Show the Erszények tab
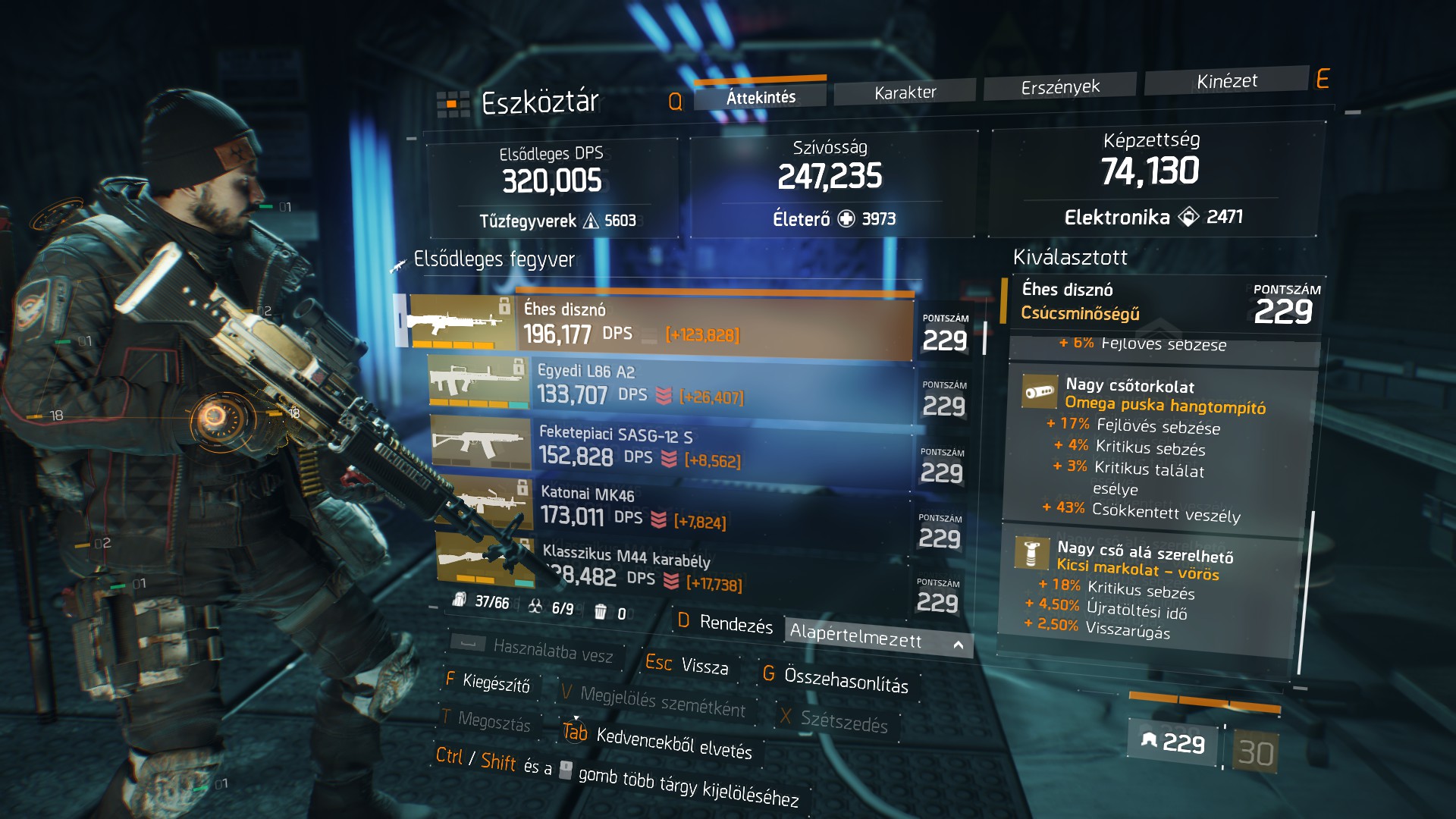This screenshot has height=819, width=1456. (1059, 87)
